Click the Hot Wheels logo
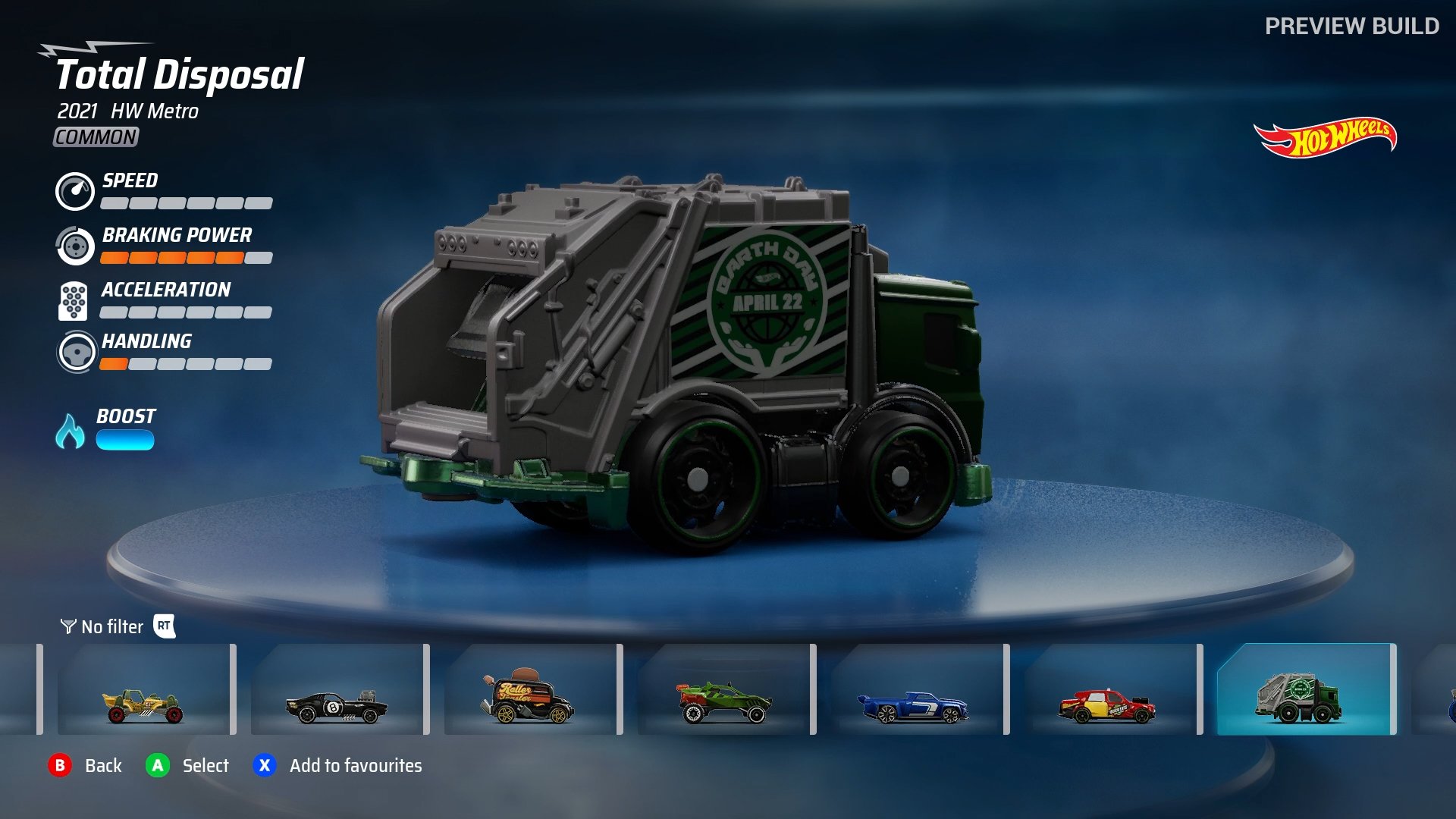 click(1326, 136)
